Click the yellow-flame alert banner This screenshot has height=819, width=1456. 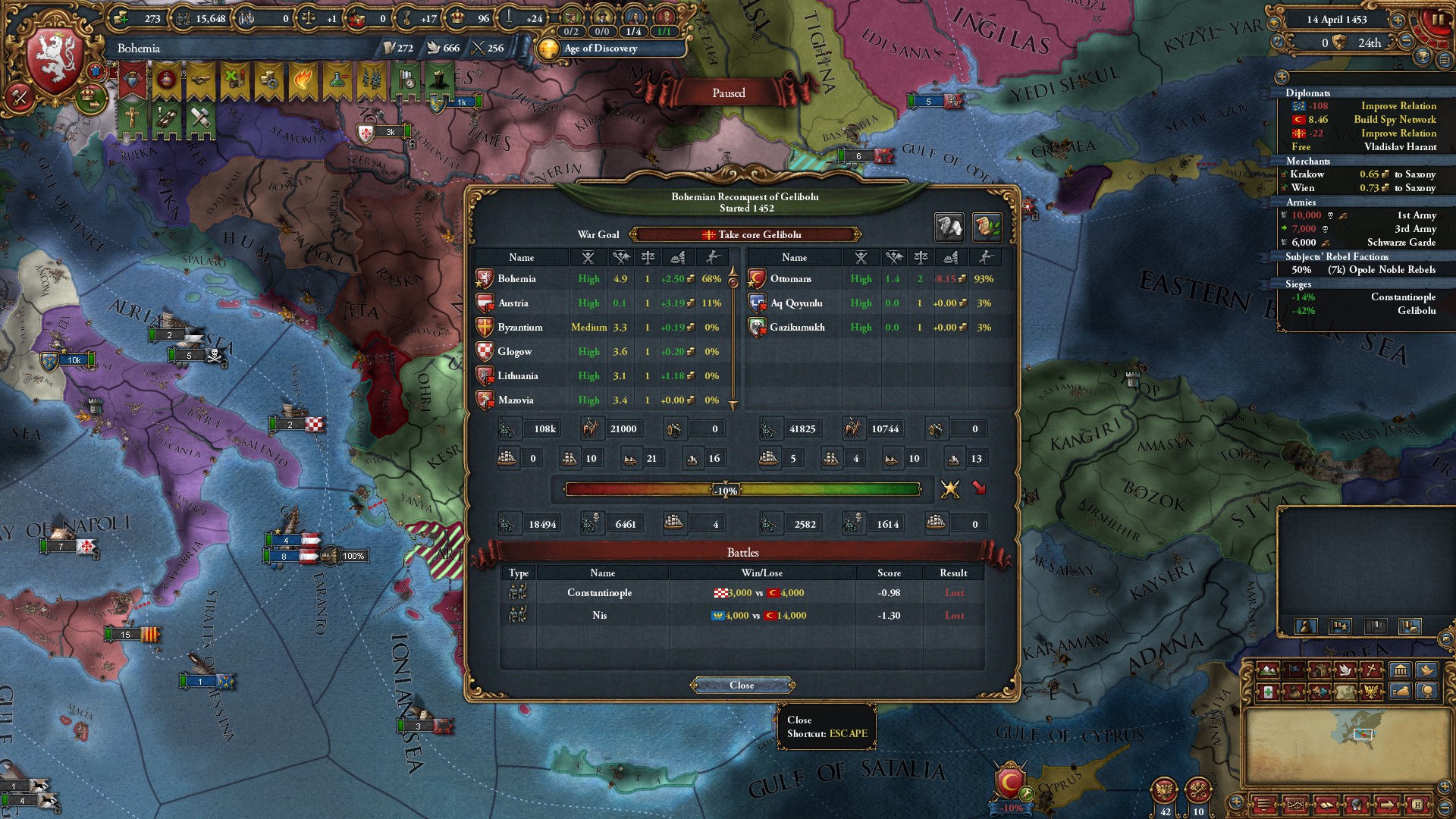coord(303,79)
